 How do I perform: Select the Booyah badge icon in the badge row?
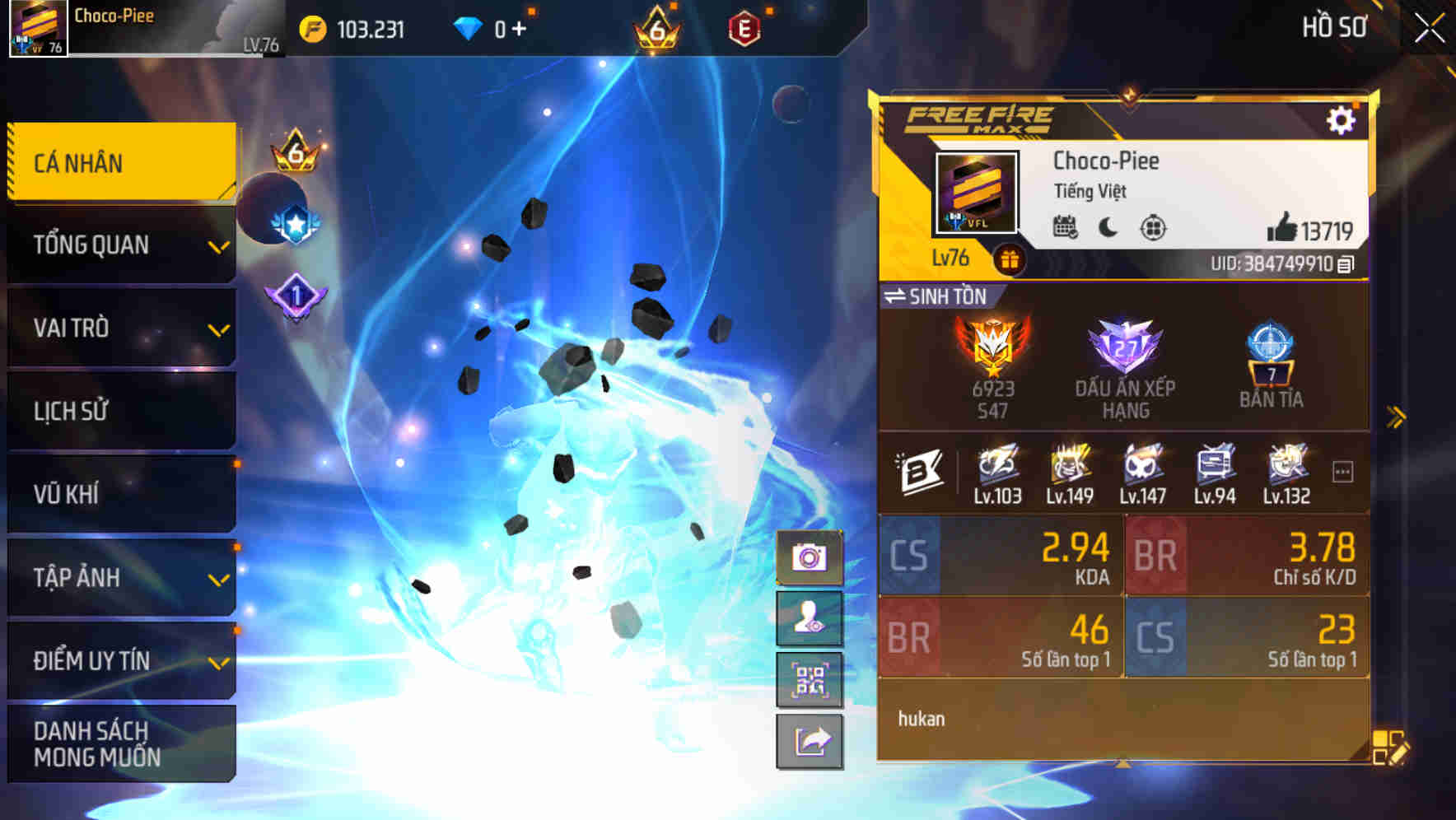(x=922, y=470)
